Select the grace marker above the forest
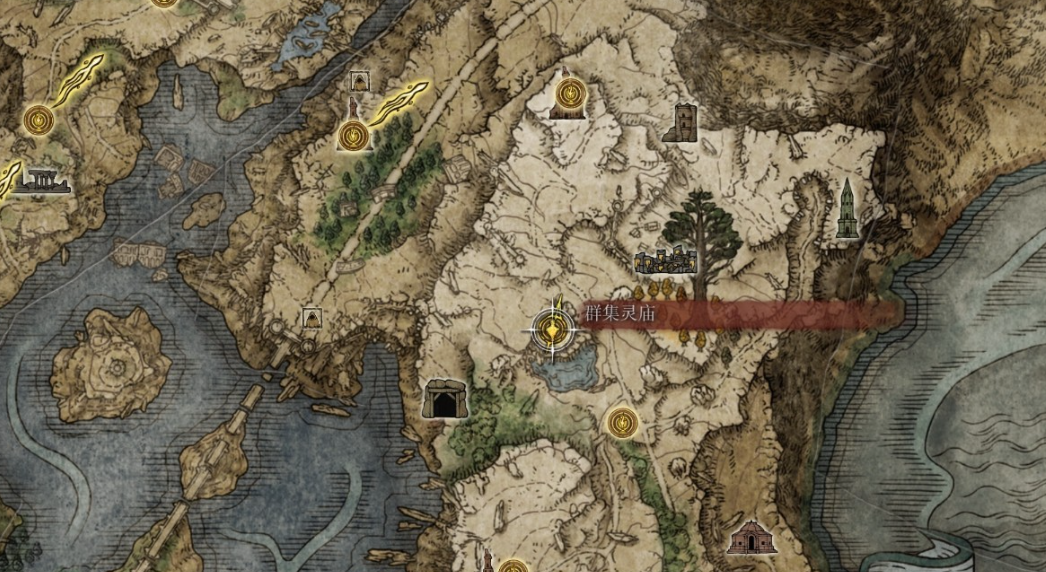 pyautogui.click(x=353, y=135)
